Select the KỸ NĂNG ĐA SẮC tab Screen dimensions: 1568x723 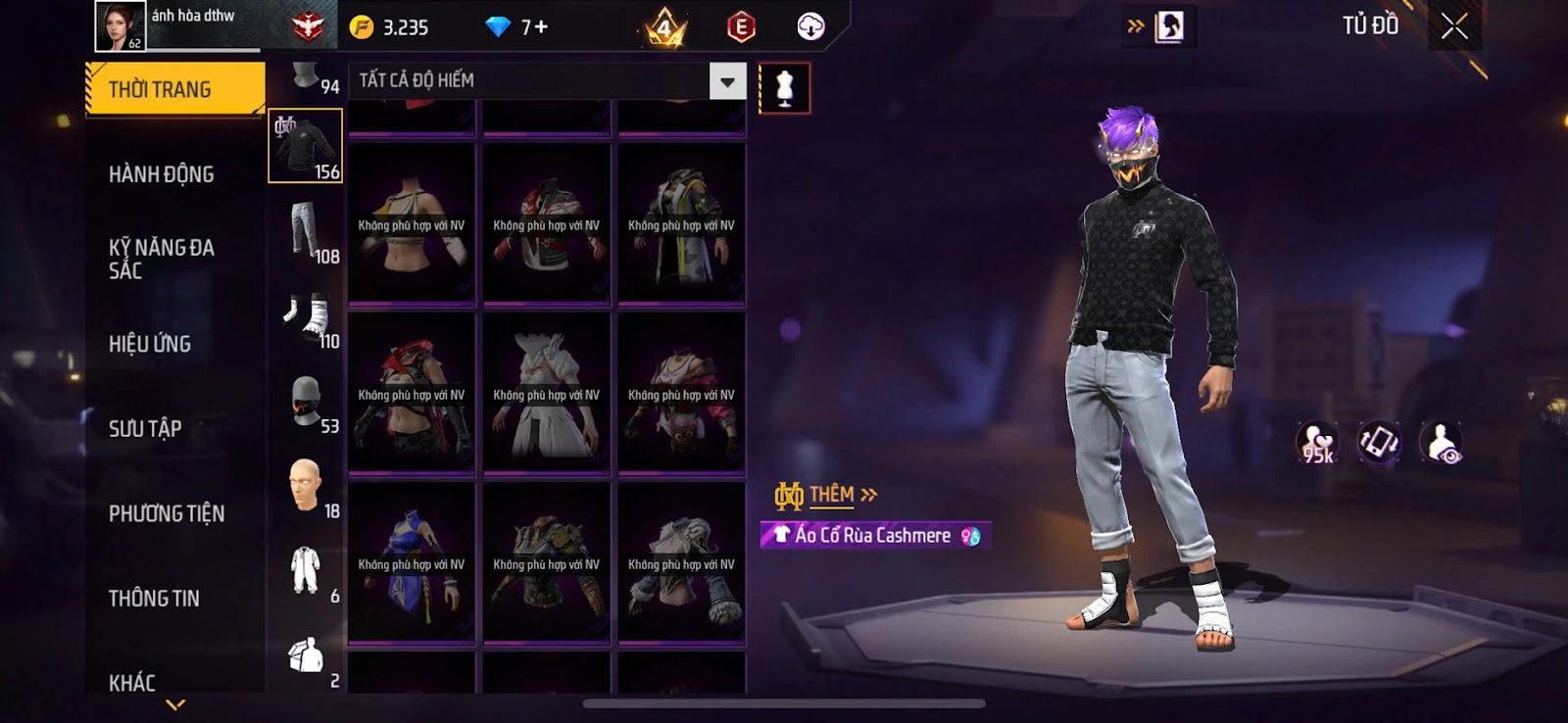pyautogui.click(x=162, y=259)
